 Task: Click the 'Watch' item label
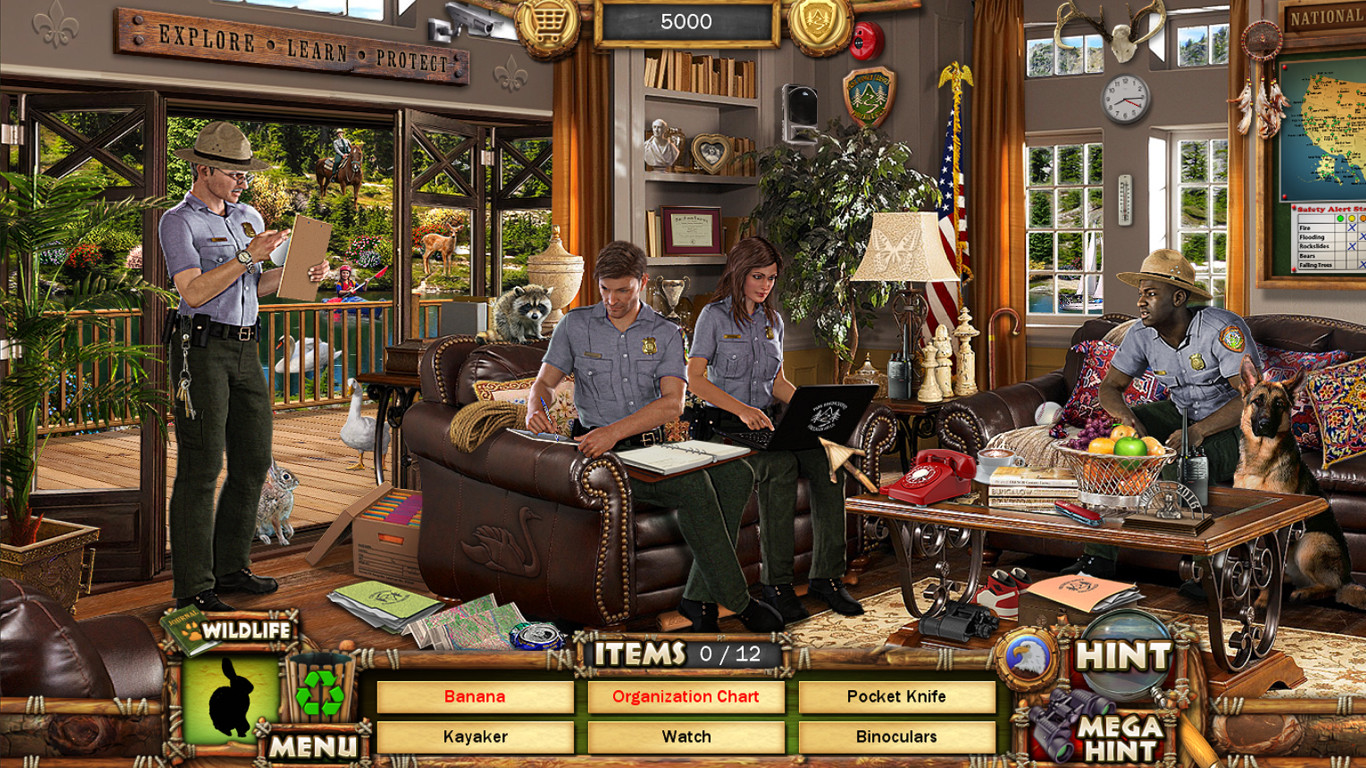686,737
